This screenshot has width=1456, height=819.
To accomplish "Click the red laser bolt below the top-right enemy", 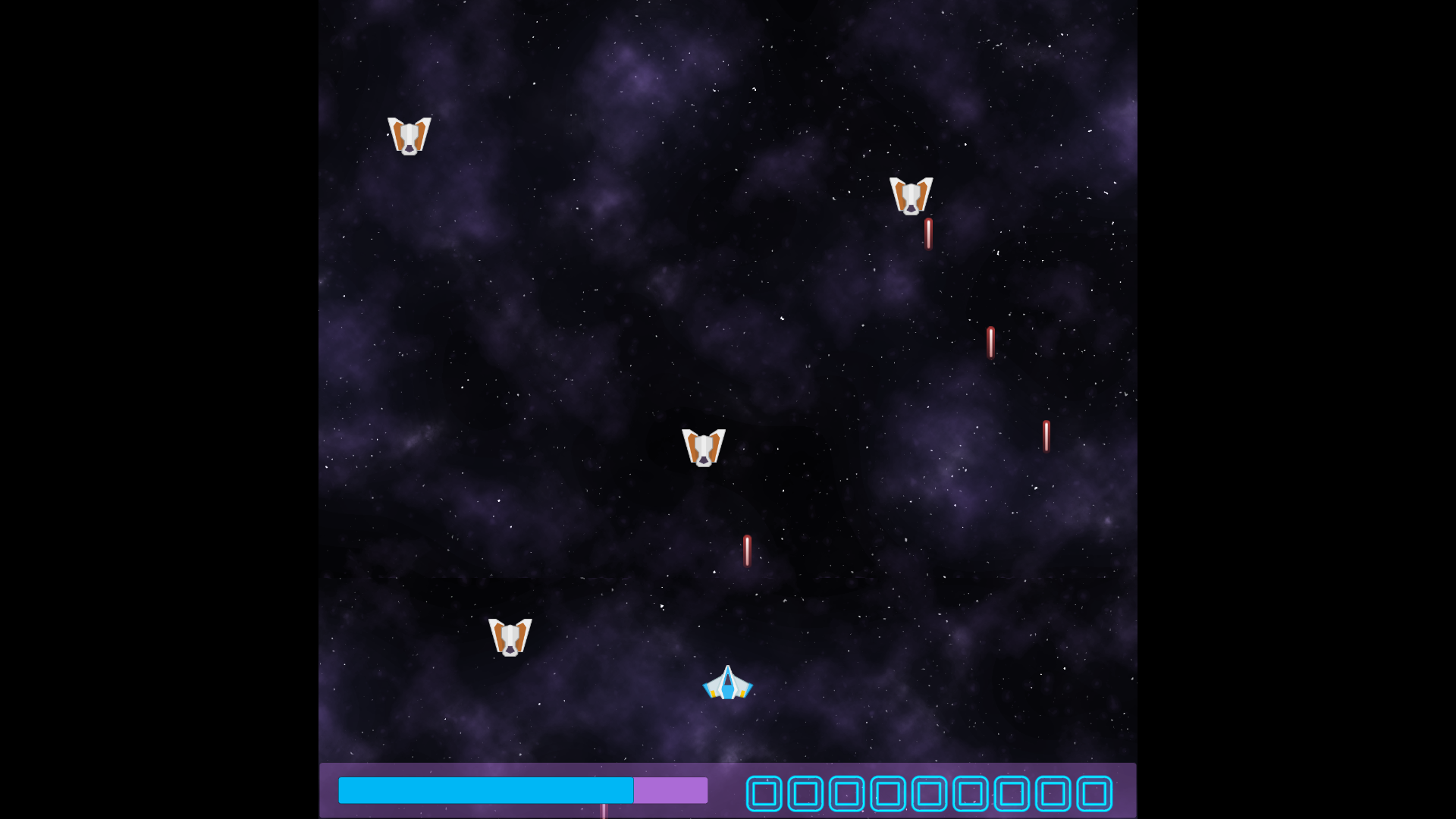I will [927, 235].
